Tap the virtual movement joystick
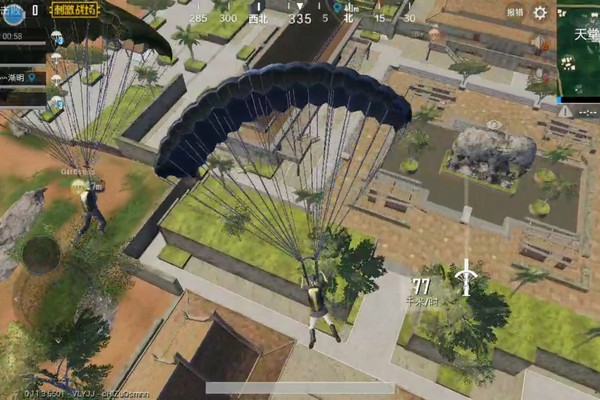 pyautogui.click(x=40, y=254)
